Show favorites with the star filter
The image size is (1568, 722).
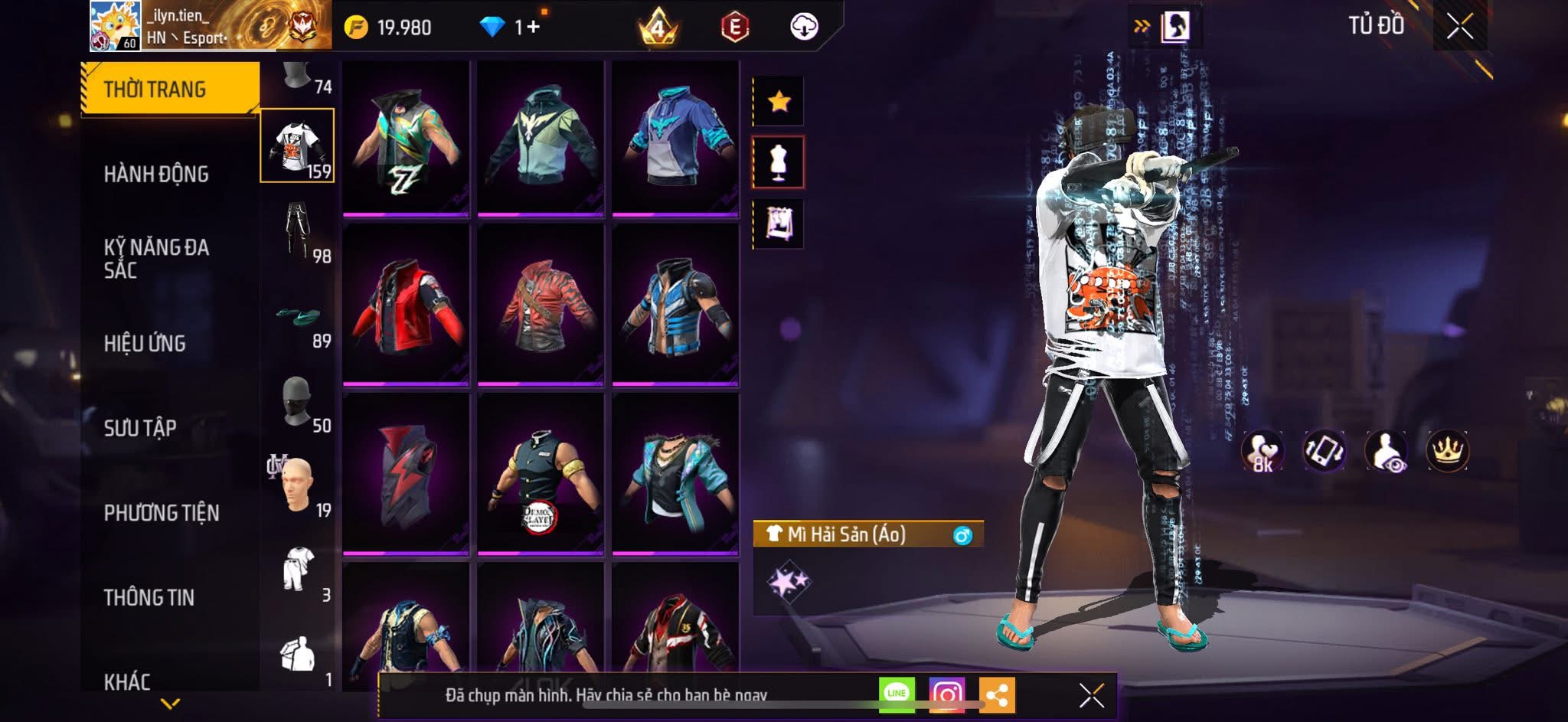coord(779,101)
